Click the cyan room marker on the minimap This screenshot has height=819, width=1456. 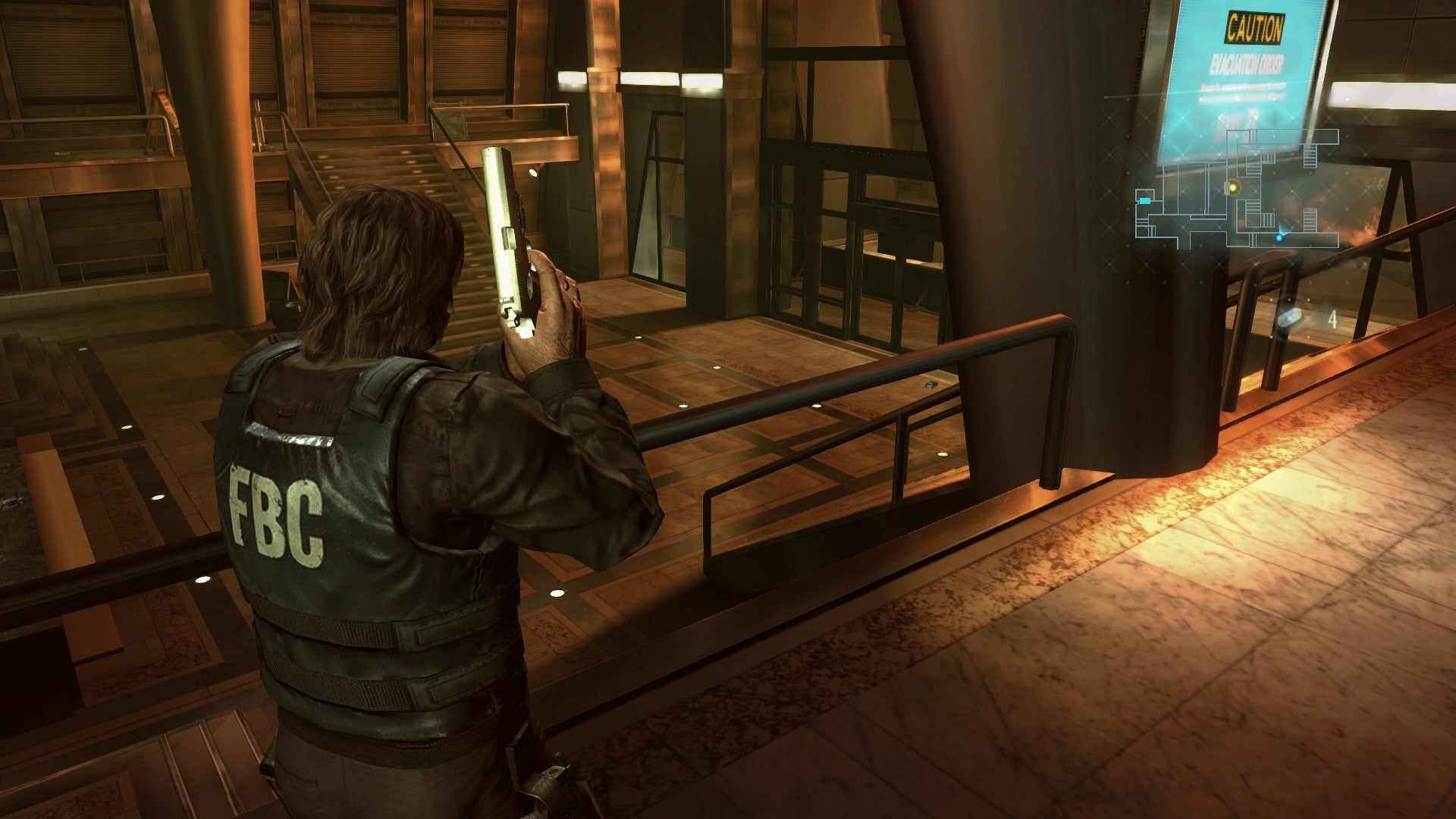(1144, 200)
